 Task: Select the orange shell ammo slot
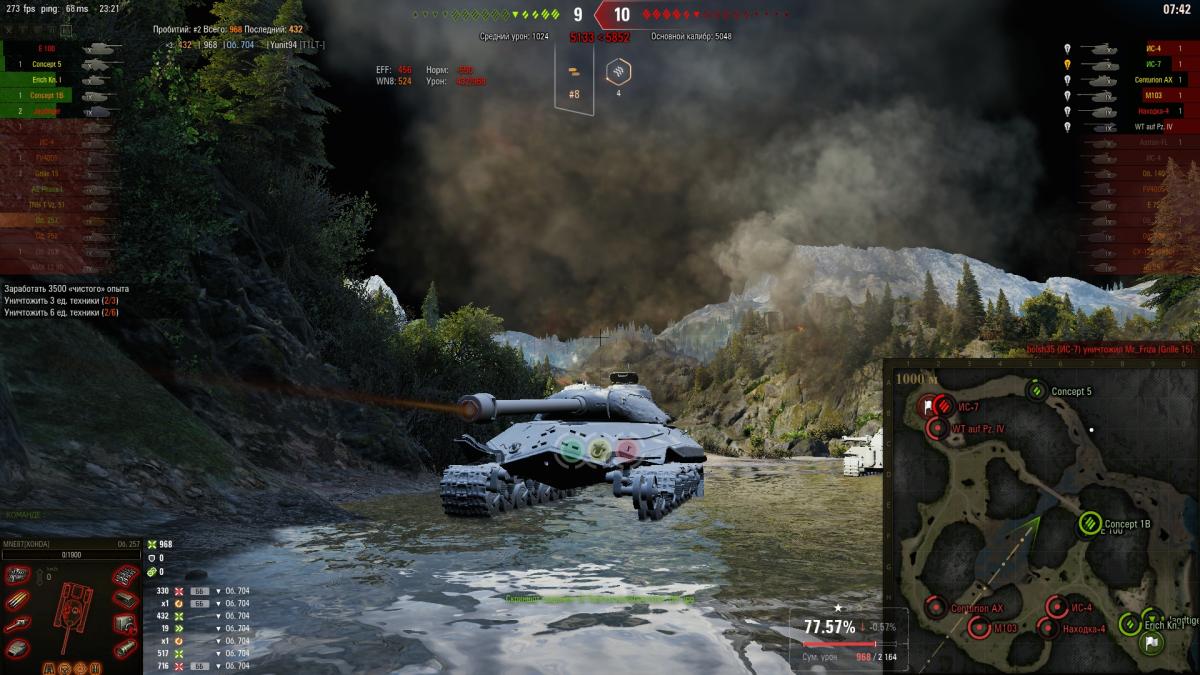(572, 72)
